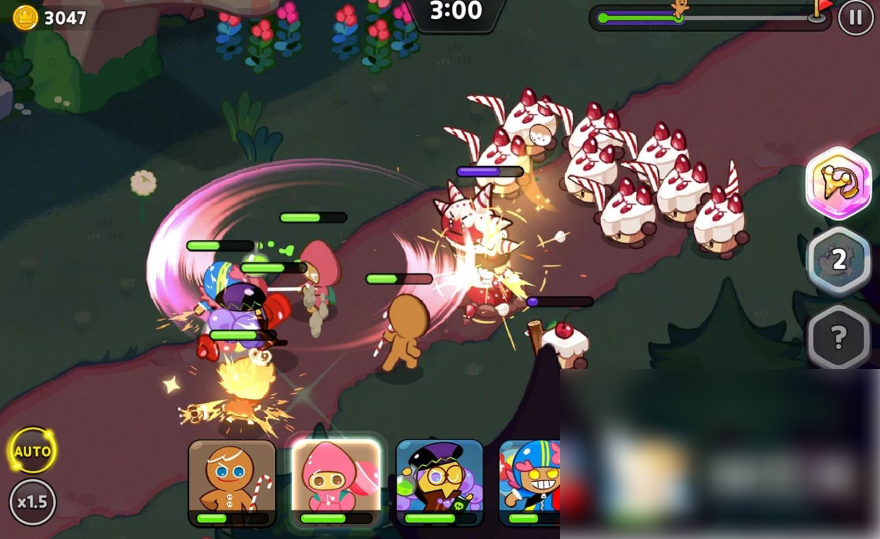
Task: Pause the battle
Action: tap(855, 17)
